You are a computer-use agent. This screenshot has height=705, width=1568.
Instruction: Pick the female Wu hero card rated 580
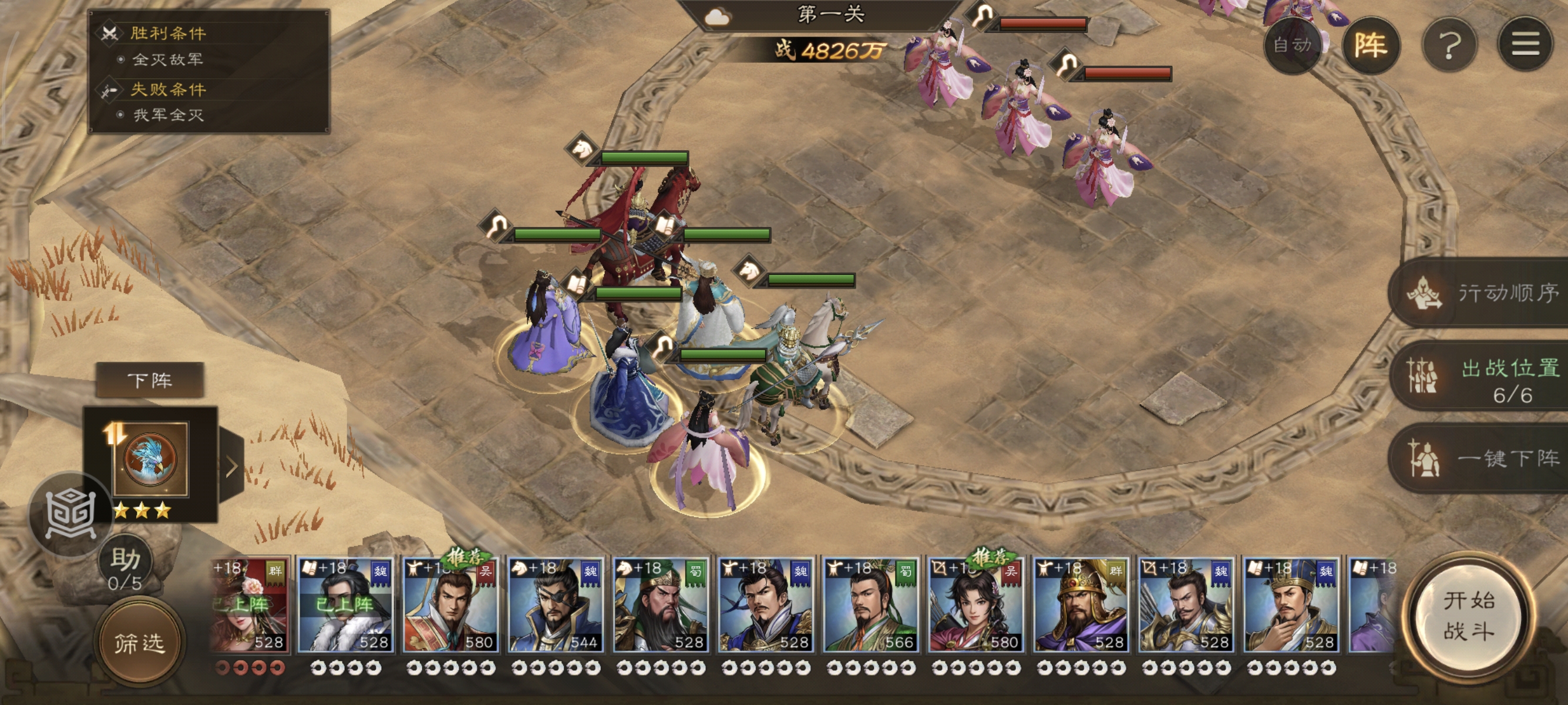click(x=975, y=606)
